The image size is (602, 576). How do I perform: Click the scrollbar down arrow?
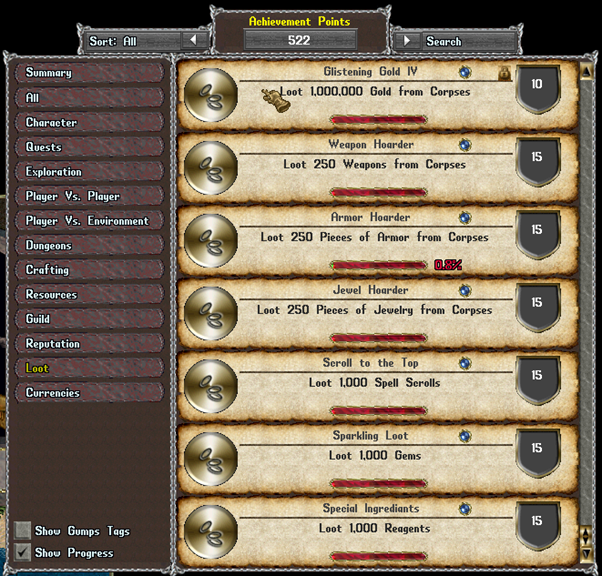coord(586,555)
